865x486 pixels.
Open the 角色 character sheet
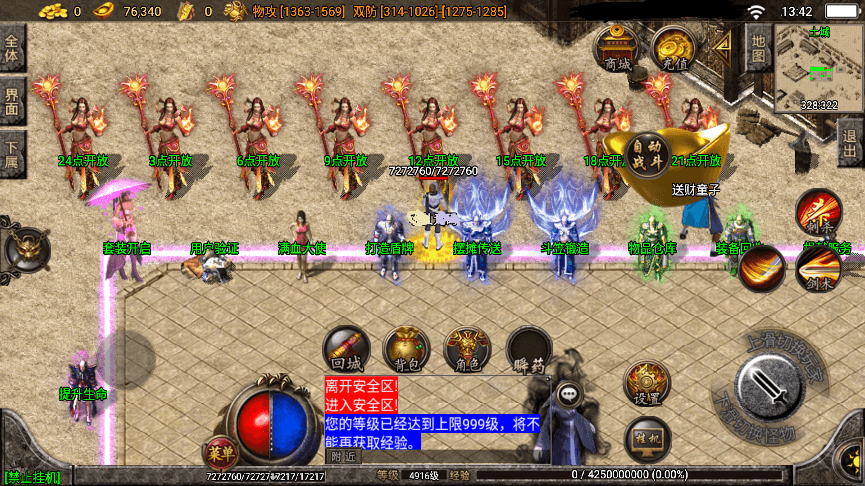coord(467,351)
